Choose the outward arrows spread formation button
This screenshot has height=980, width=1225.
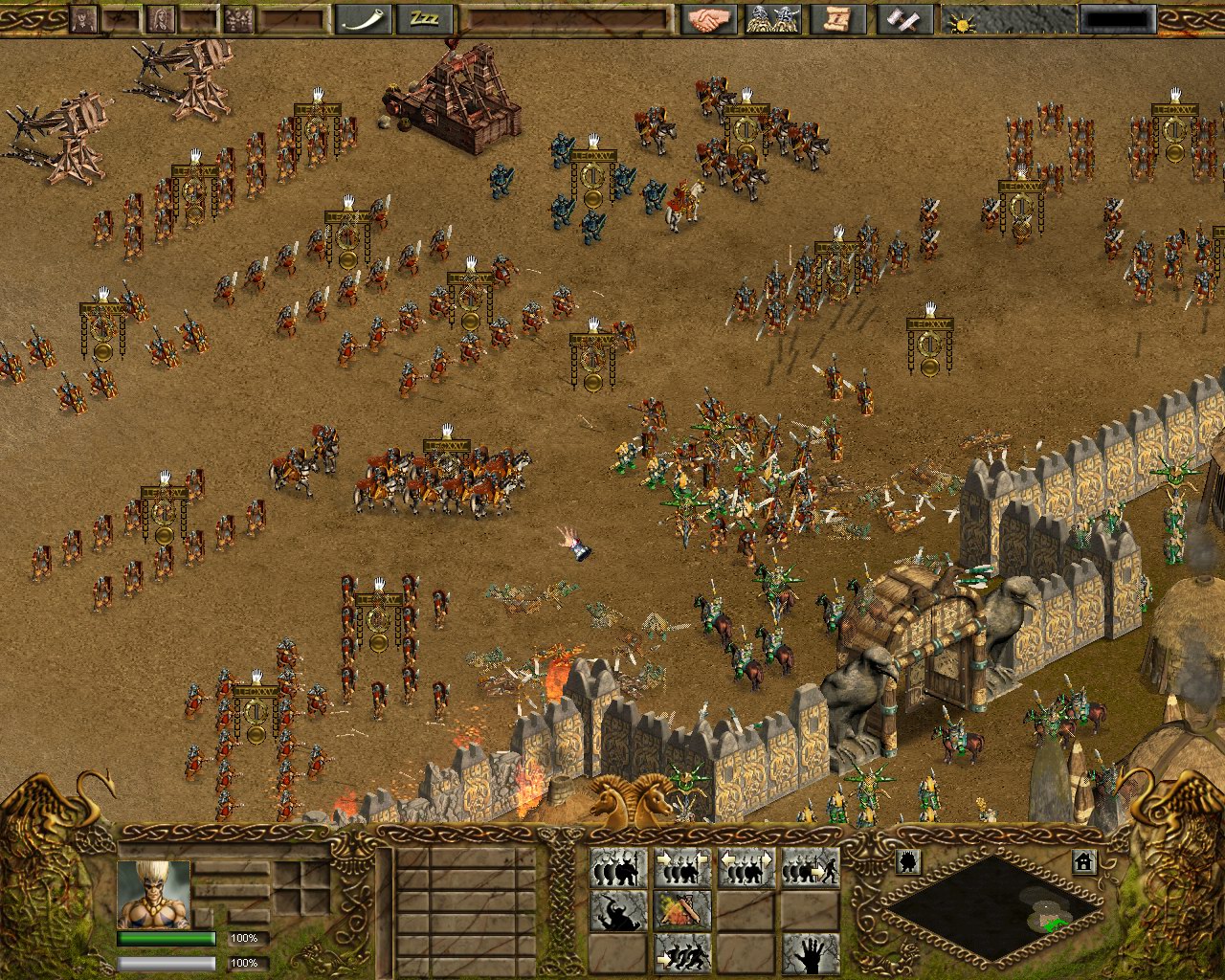746,868
